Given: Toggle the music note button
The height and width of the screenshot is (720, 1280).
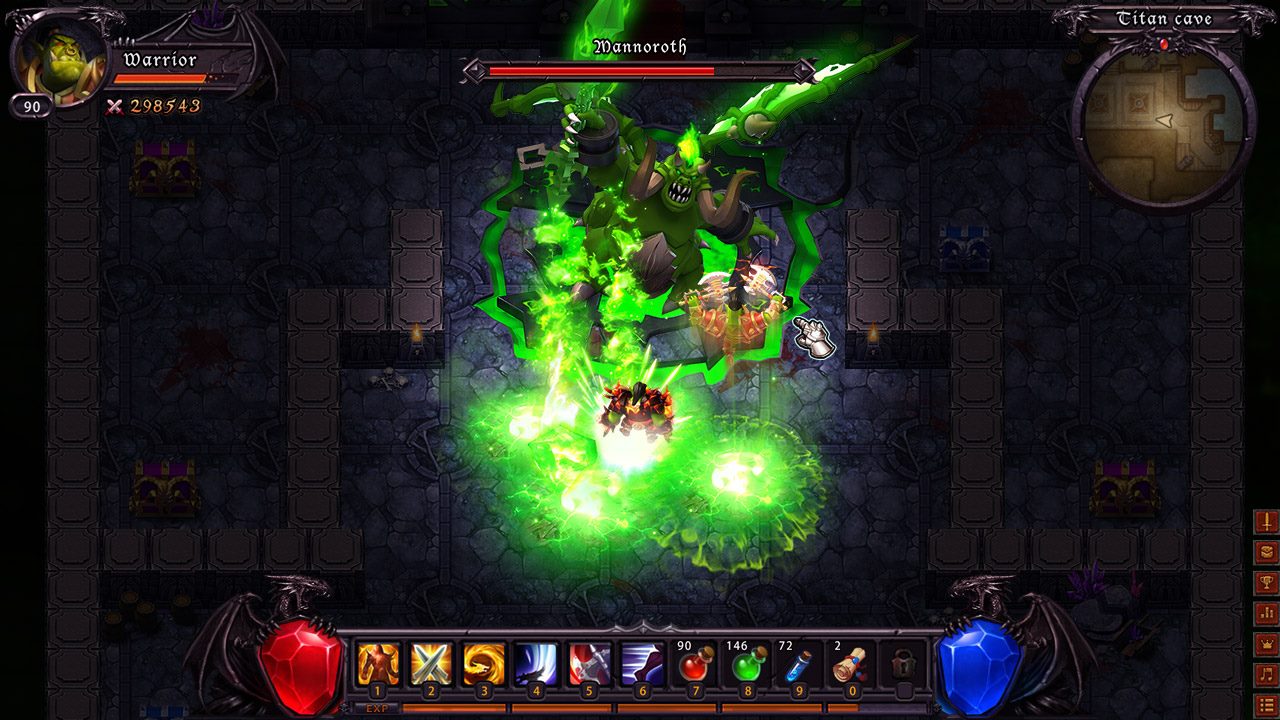Looking at the screenshot, I should [x=1266, y=675].
